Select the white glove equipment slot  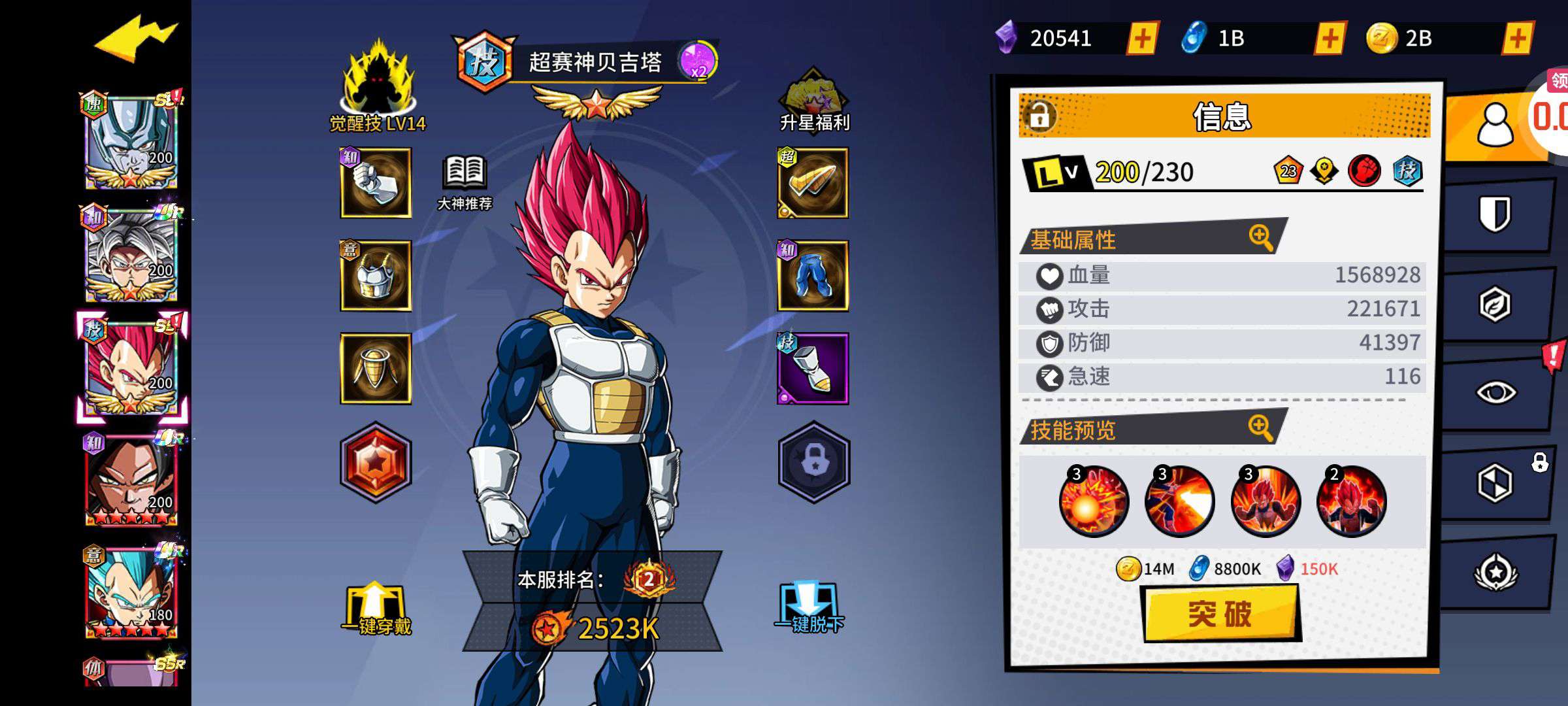click(x=376, y=183)
